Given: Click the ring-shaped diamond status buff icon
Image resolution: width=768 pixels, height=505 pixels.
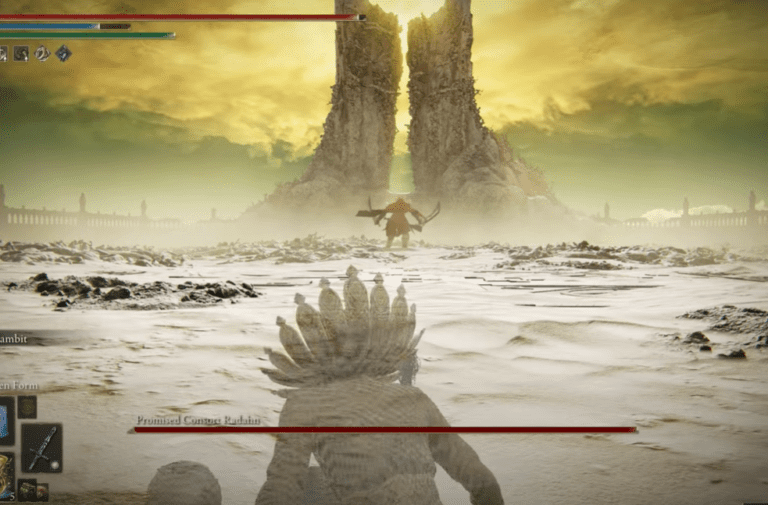Looking at the screenshot, I should point(42,53).
